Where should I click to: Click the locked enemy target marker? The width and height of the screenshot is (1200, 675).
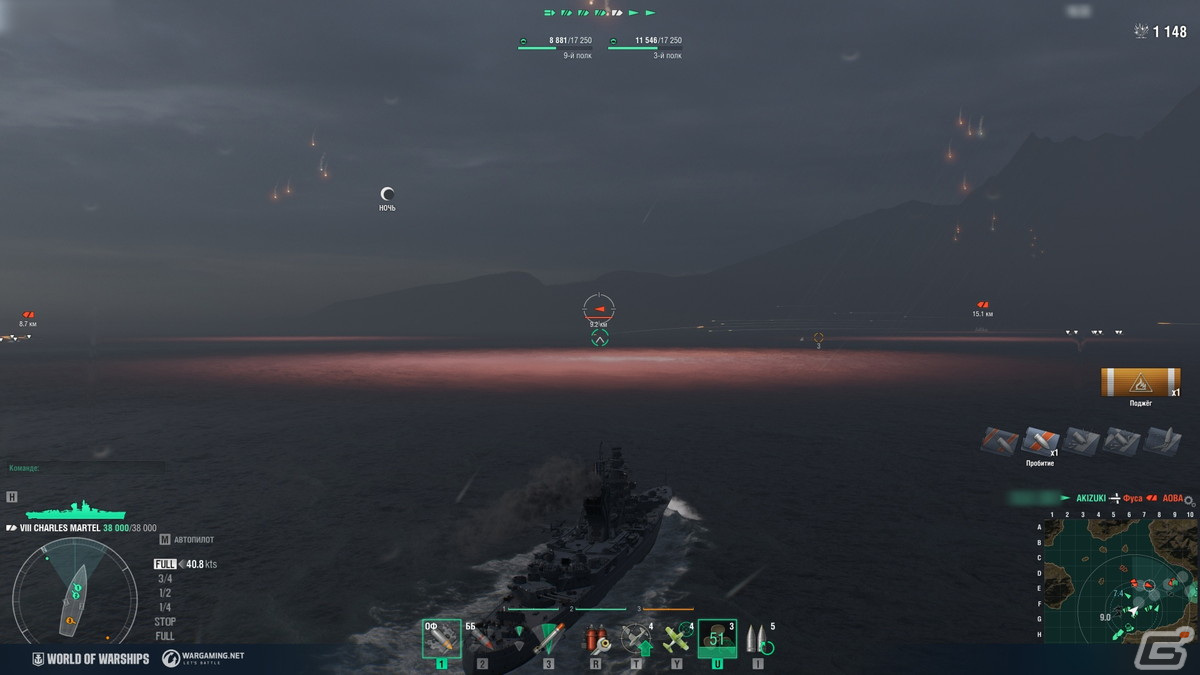tap(598, 308)
